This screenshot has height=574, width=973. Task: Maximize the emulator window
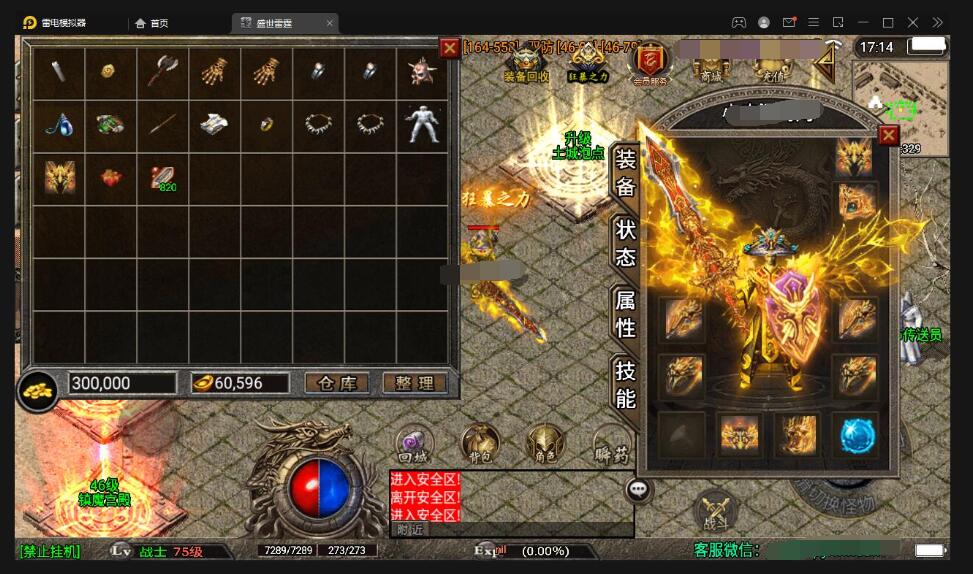[x=887, y=22]
